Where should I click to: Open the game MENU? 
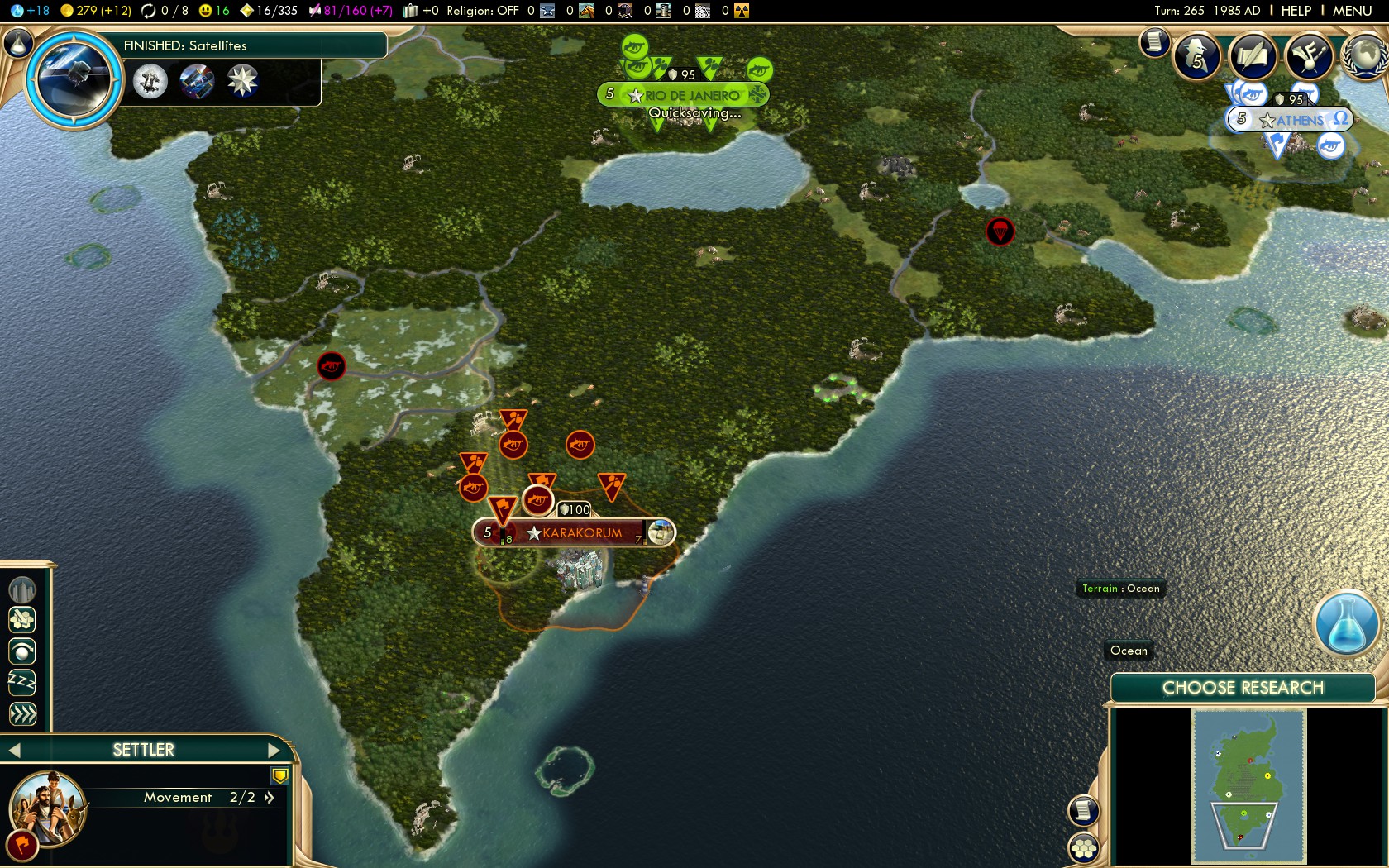(x=1352, y=11)
